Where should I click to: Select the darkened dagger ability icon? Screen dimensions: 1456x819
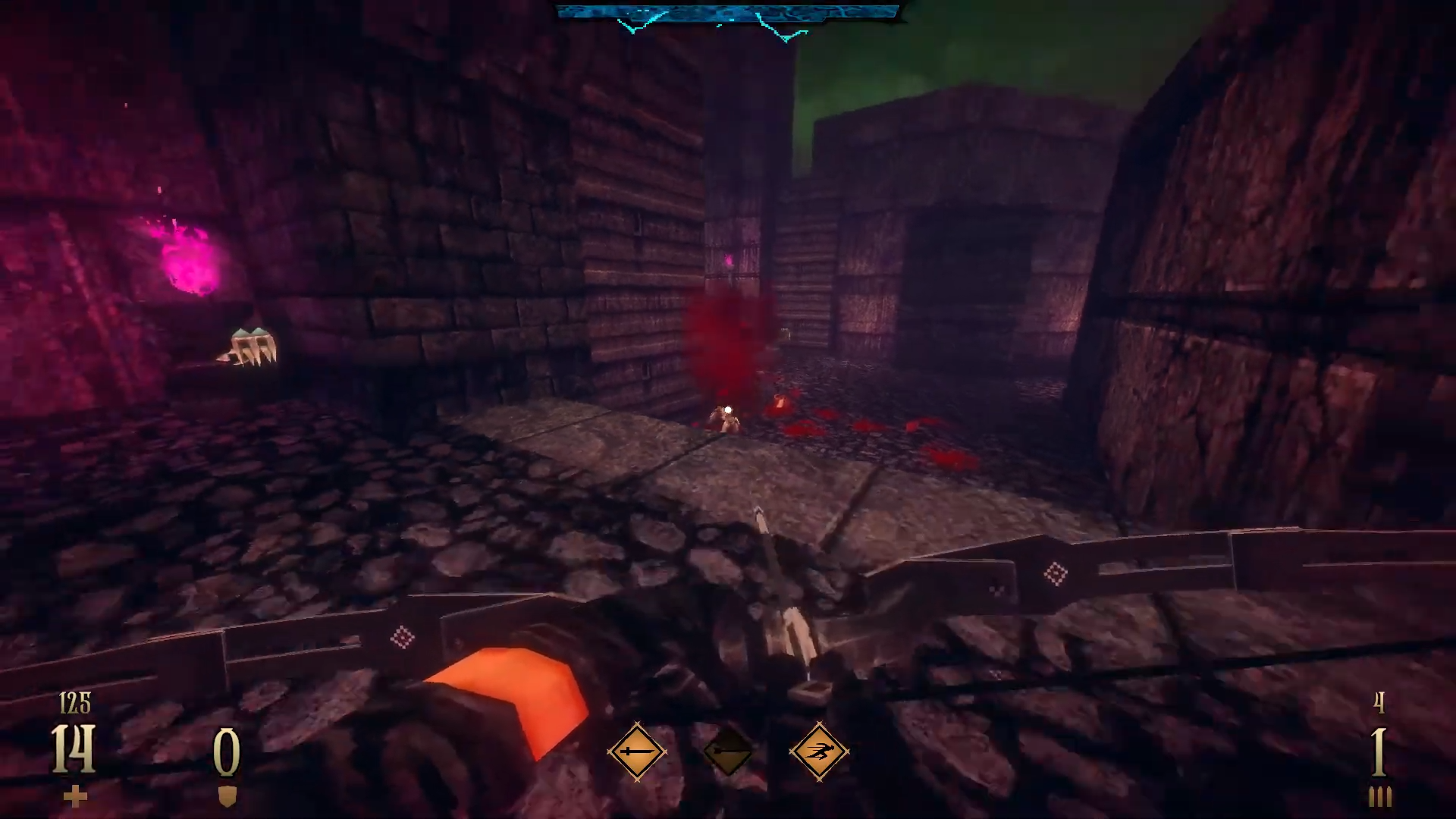(728, 752)
